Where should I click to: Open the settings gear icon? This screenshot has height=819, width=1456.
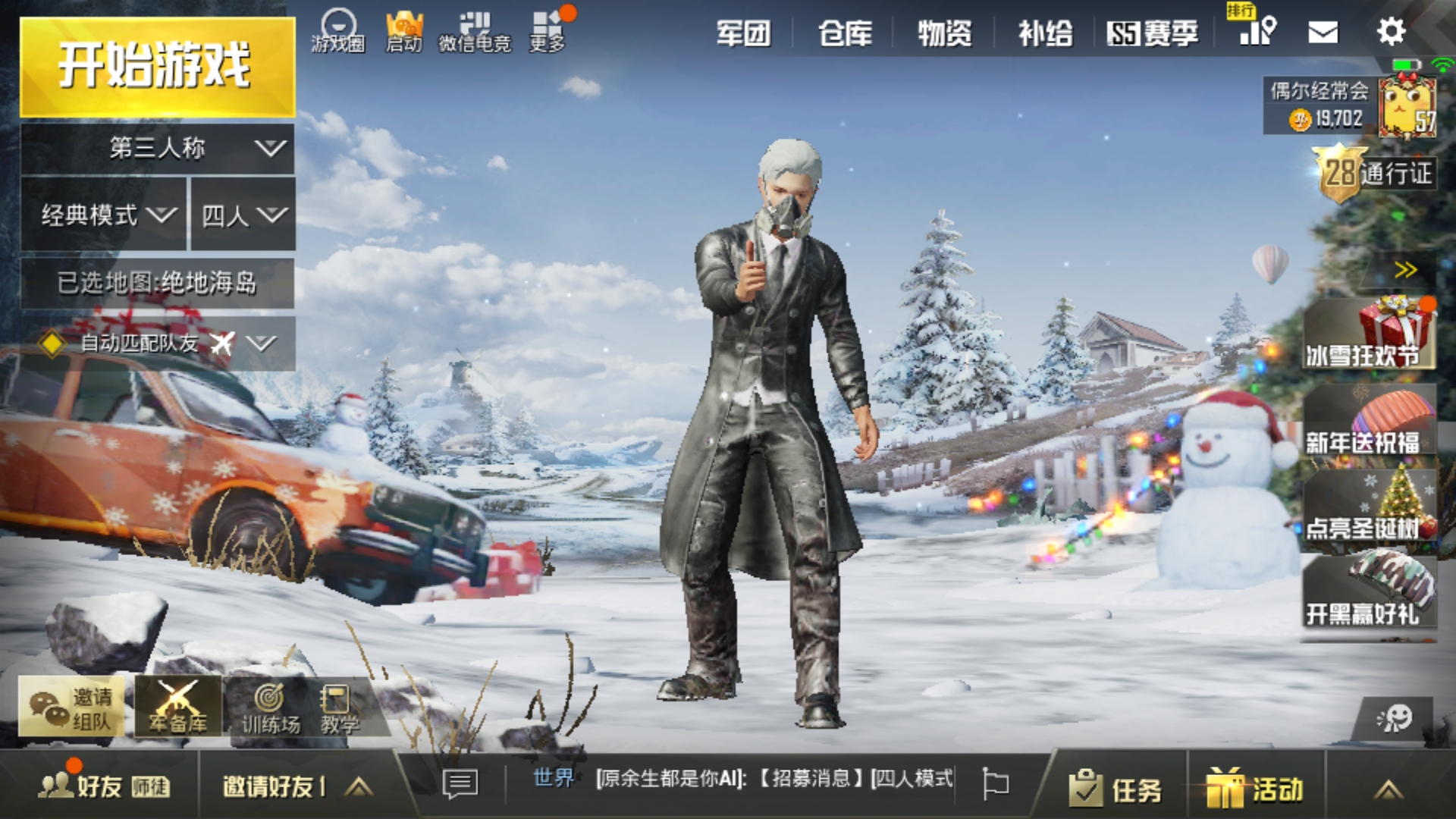click(x=1392, y=30)
